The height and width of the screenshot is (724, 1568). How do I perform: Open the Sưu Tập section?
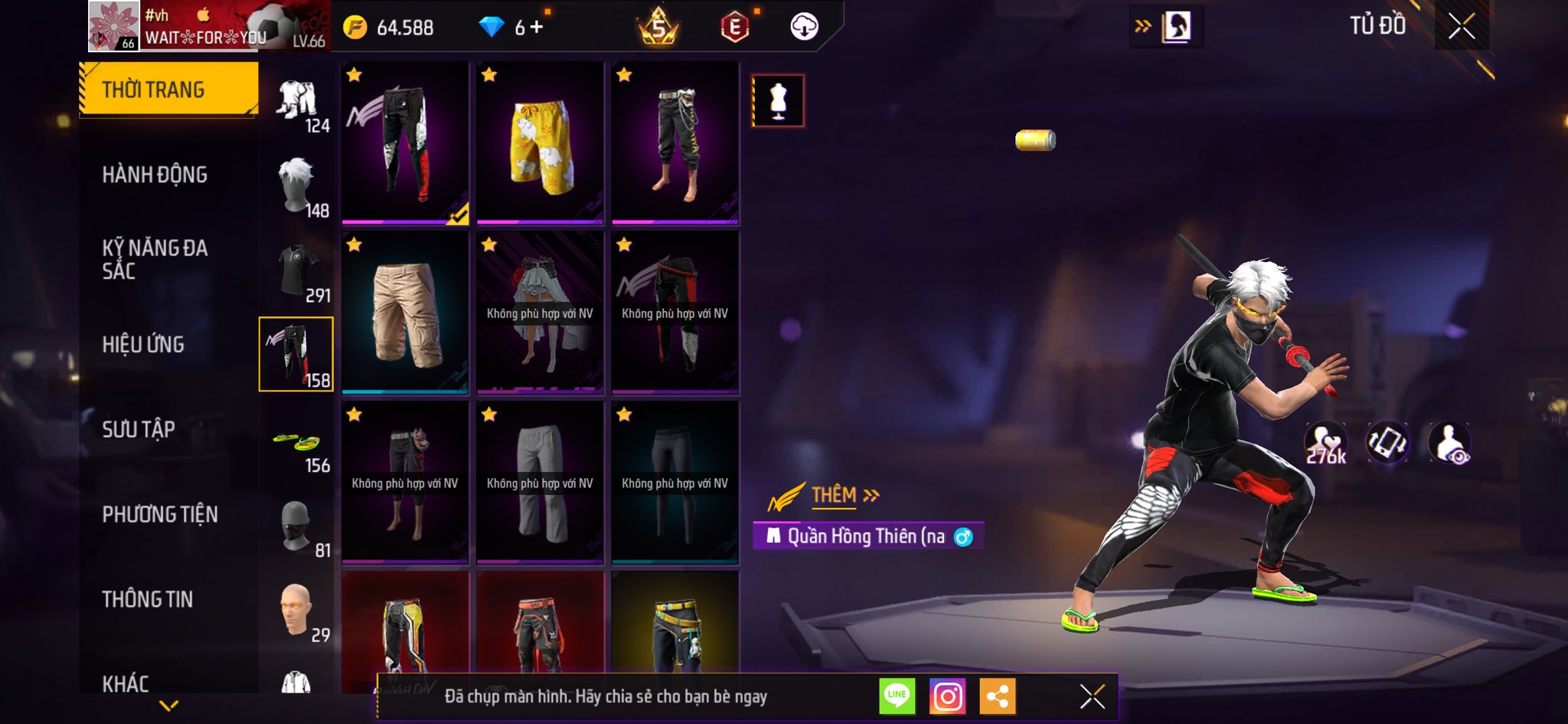pos(139,430)
